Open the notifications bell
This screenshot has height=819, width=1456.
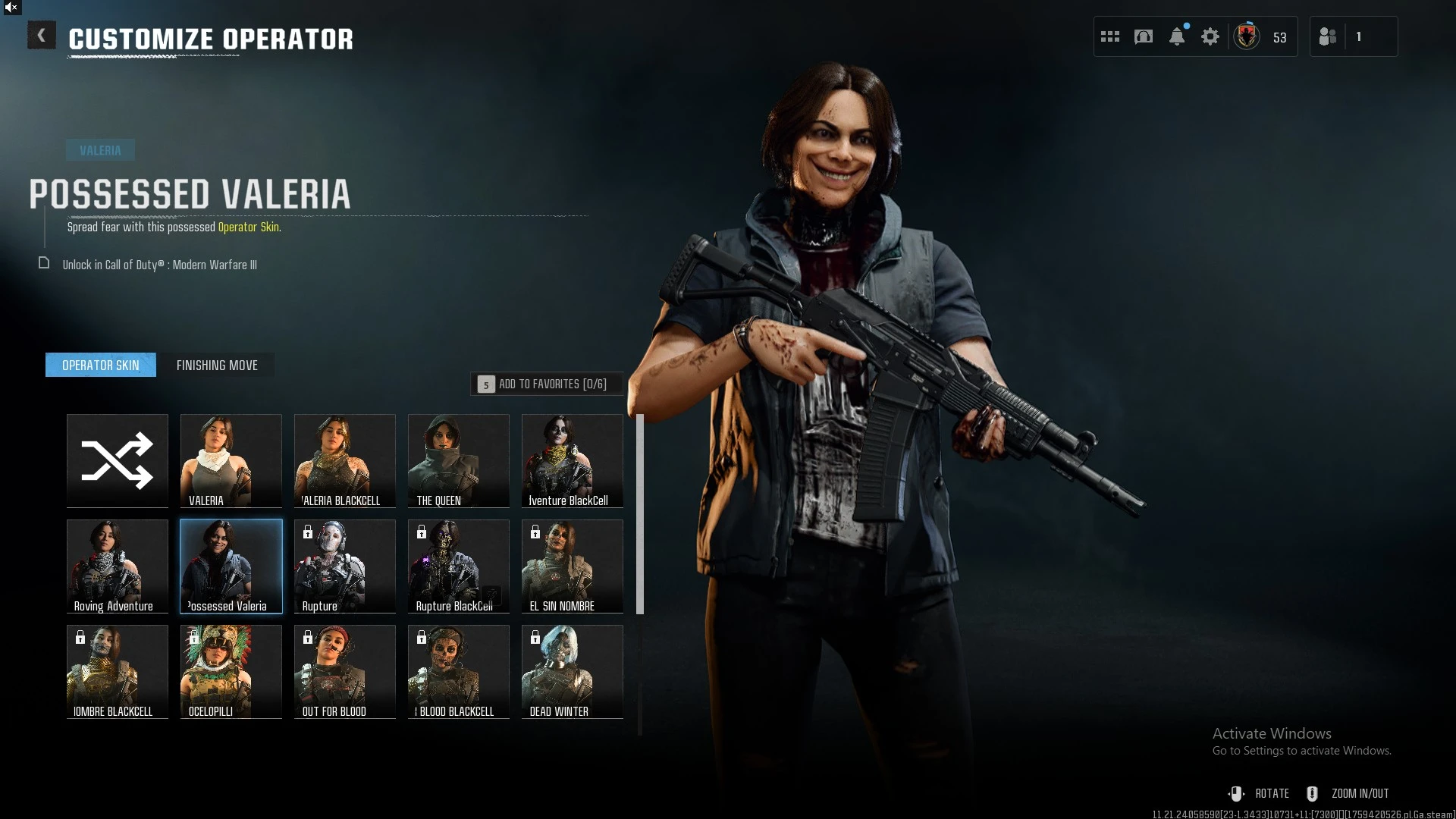click(1177, 36)
